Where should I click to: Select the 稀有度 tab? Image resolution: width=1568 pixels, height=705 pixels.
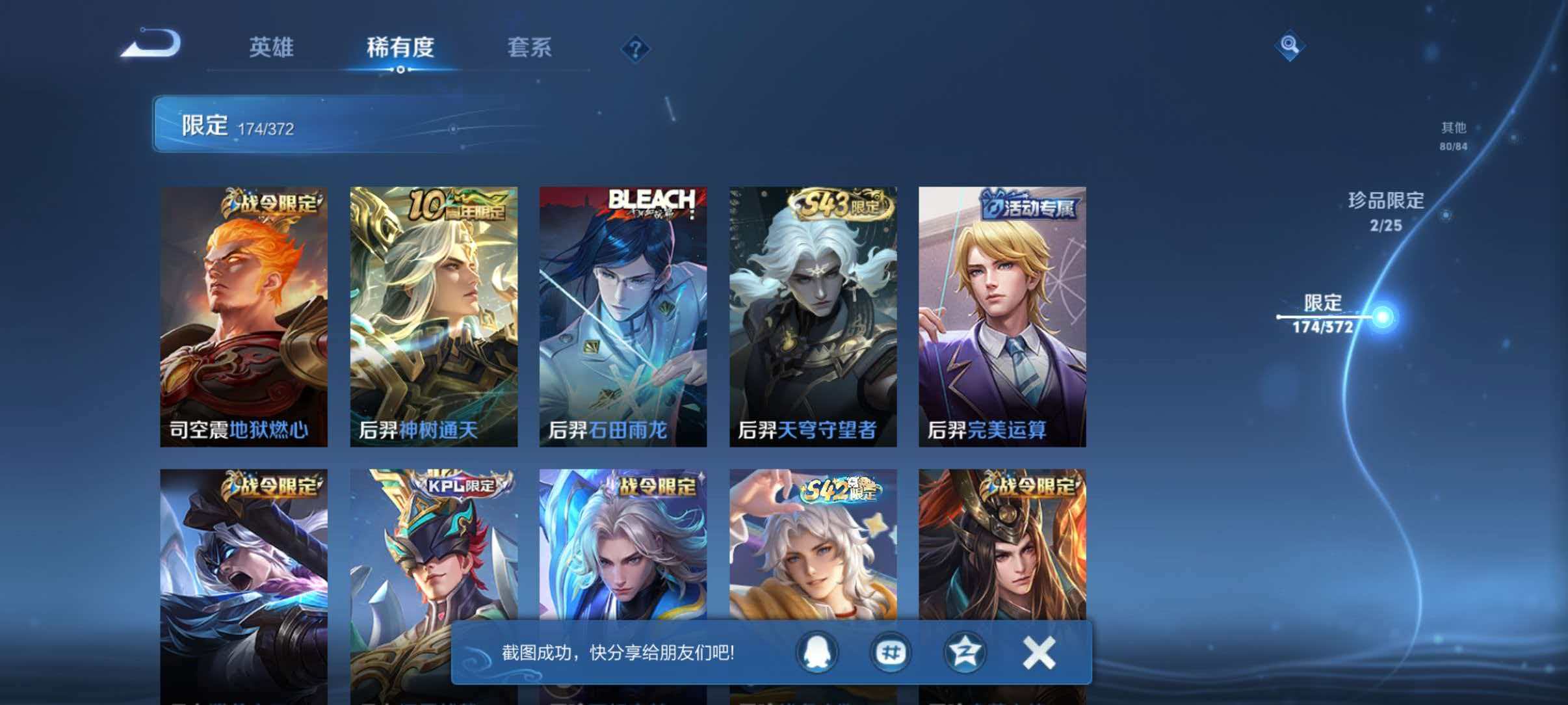coord(401,48)
